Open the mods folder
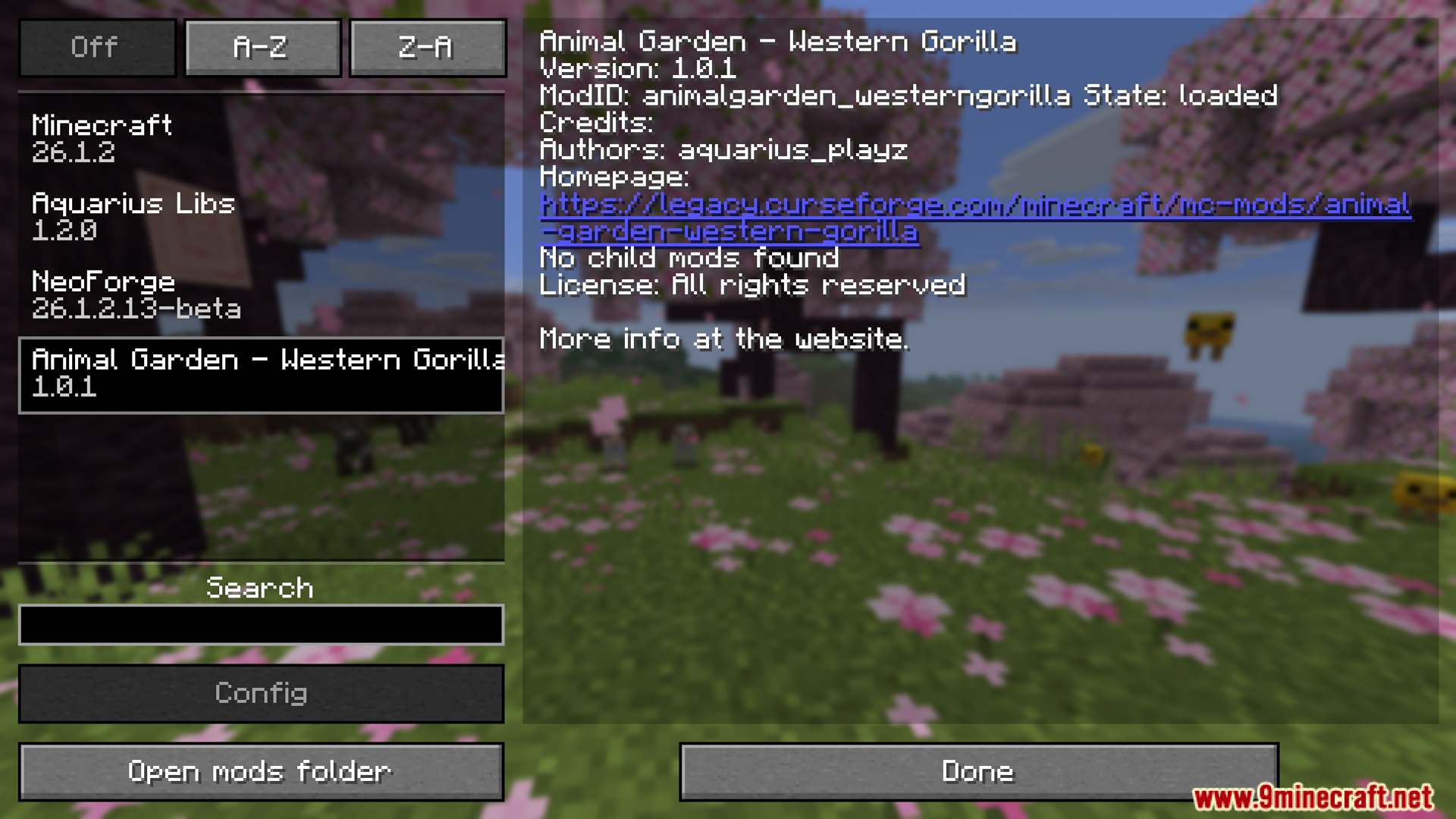This screenshot has width=1456, height=819. pos(261,770)
